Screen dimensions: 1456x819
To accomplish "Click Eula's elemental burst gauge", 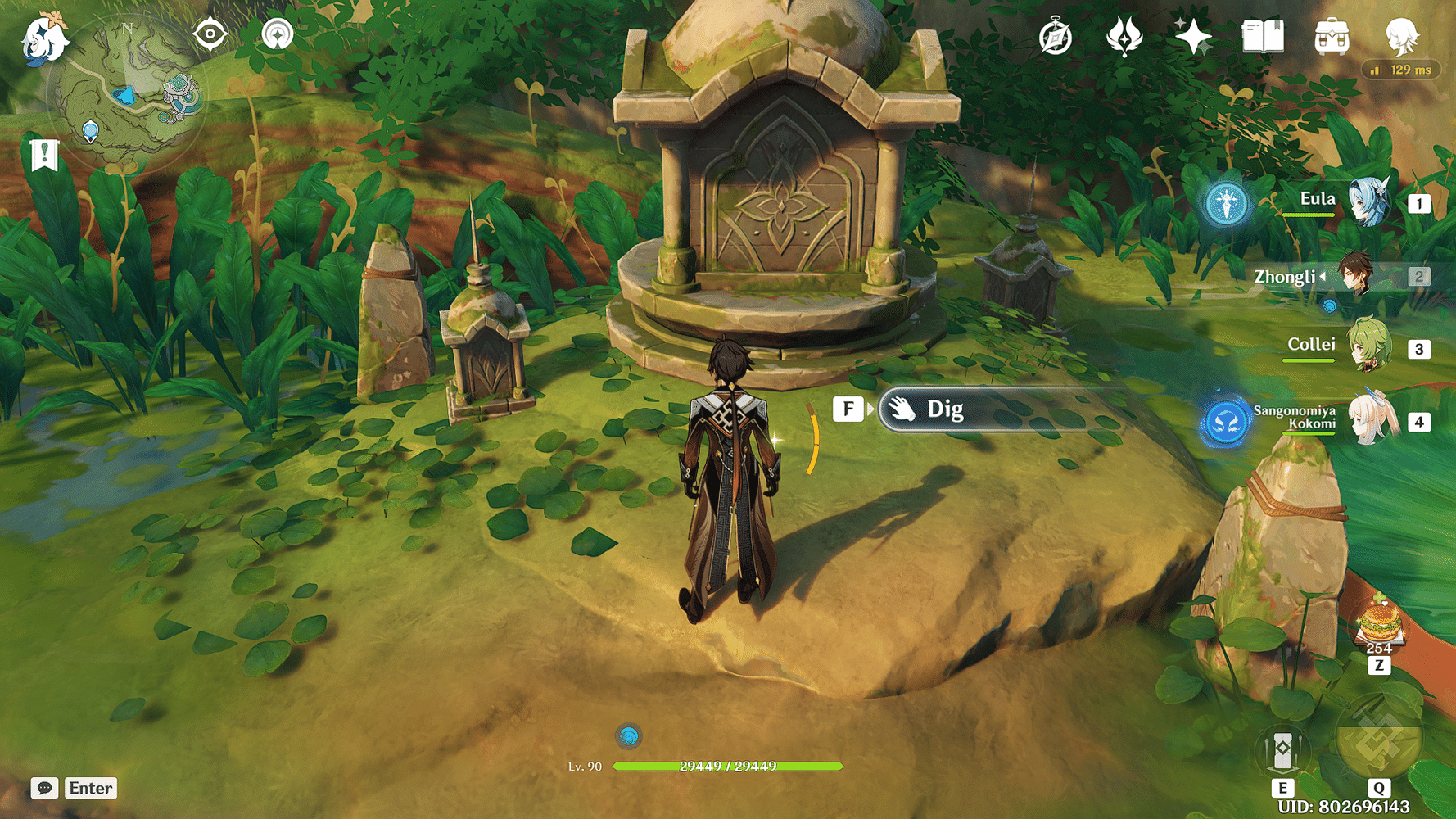I will click(x=1226, y=204).
